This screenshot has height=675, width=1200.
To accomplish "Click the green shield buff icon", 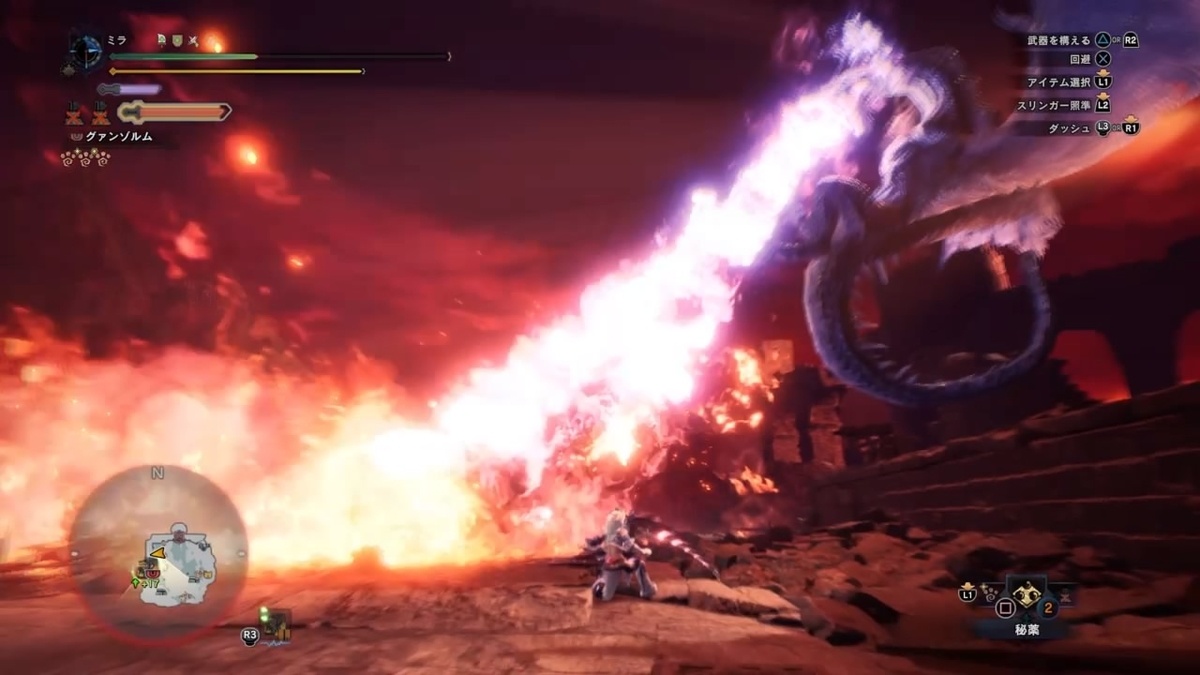I will (176, 41).
